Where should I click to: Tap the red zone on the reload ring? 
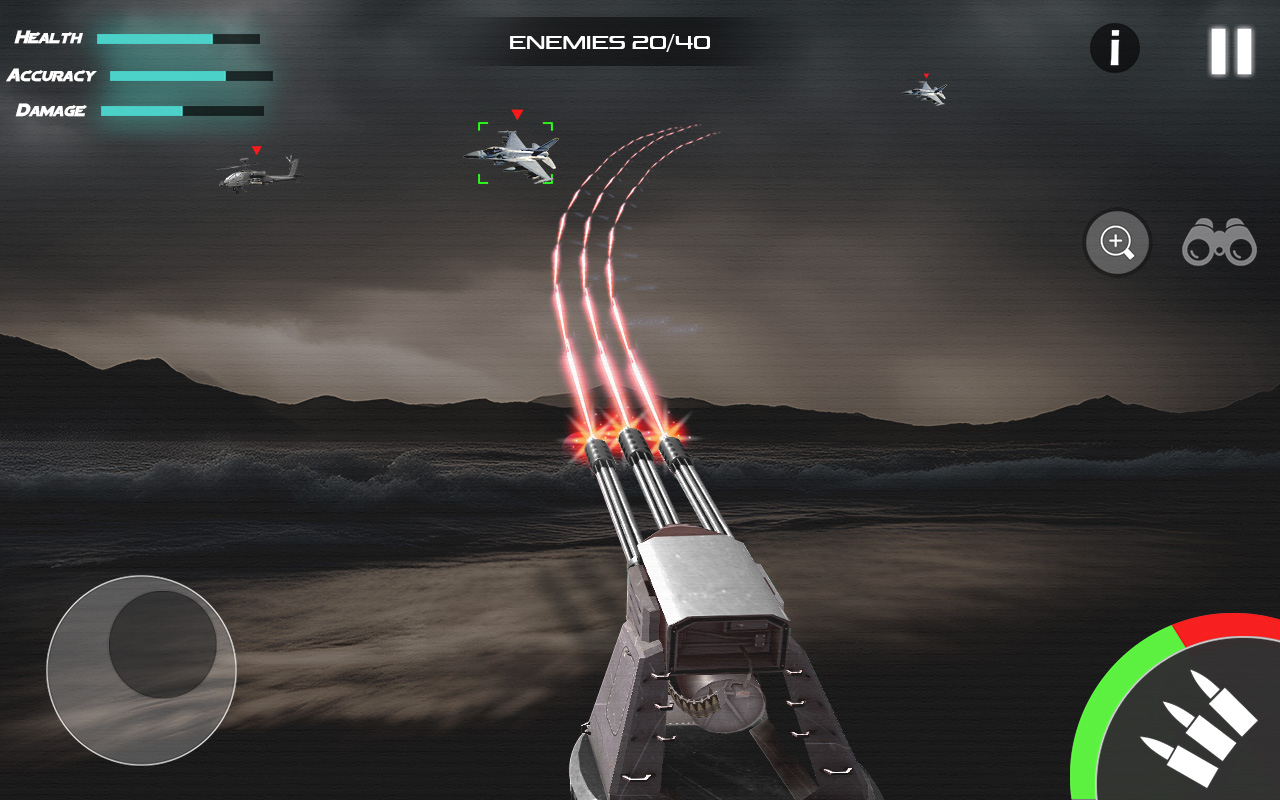(1230, 625)
